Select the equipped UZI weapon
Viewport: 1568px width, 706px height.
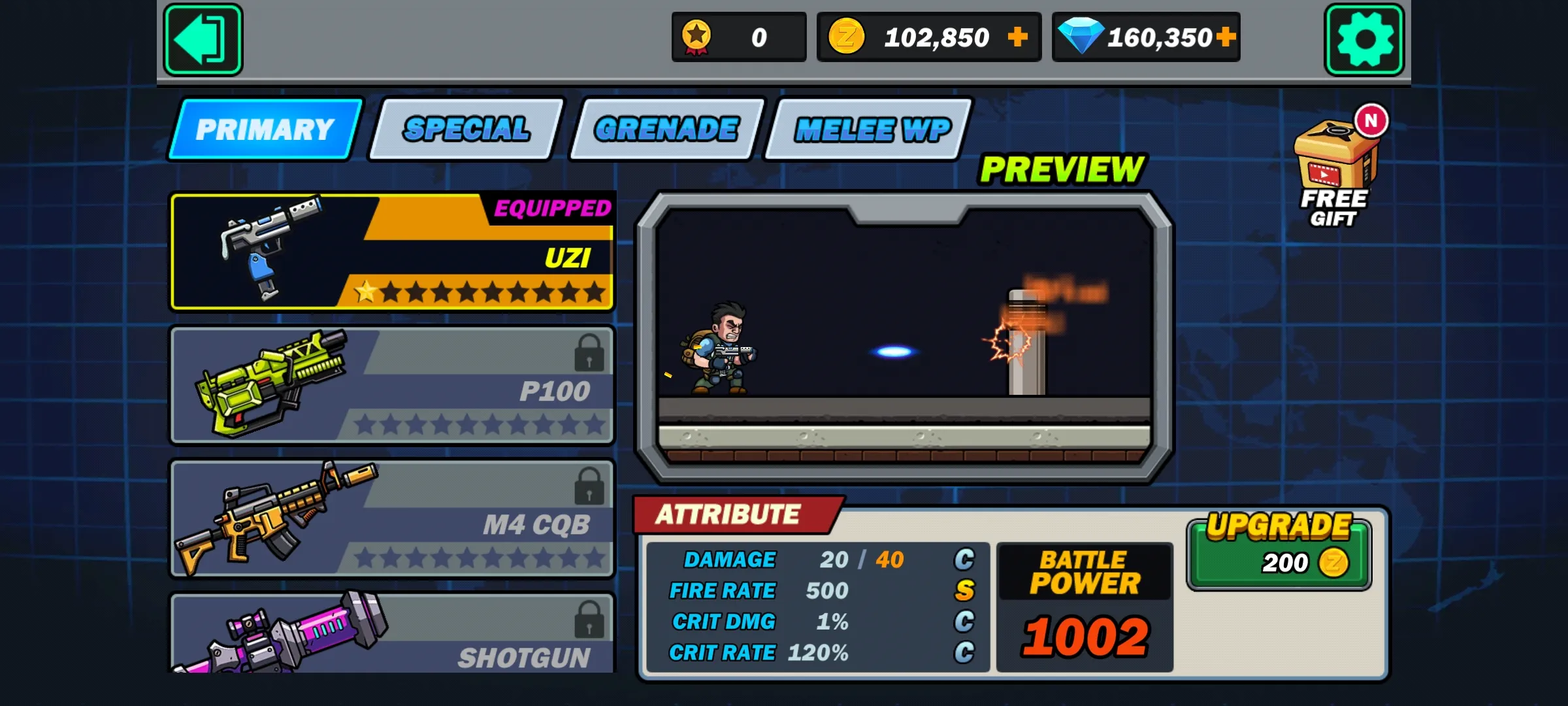coord(392,251)
